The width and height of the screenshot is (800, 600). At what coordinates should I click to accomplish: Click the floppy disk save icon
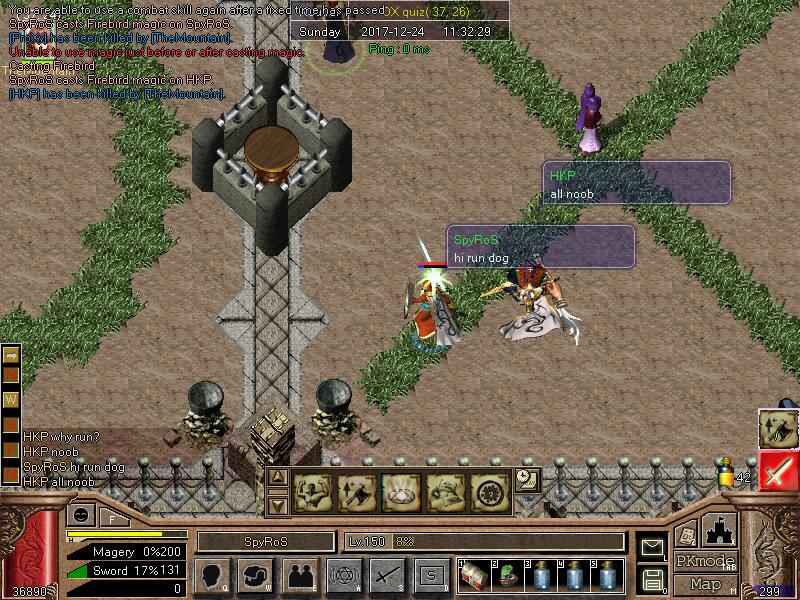pos(653,579)
